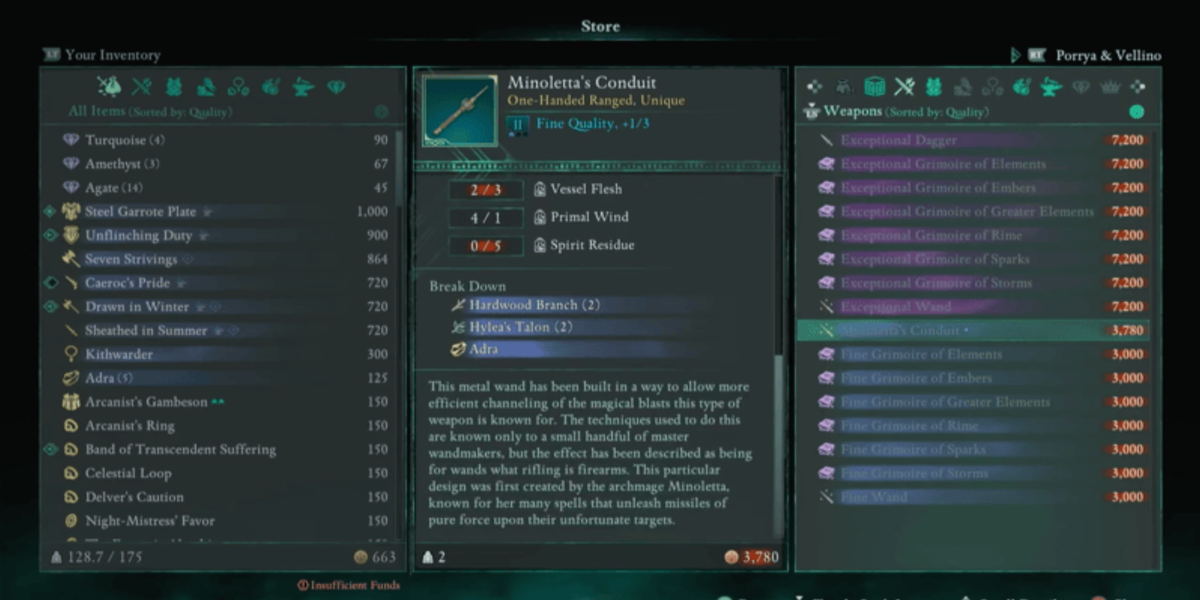Screen dimensions: 1200x600
Task: Choose Arcanist's Gambeson from the list
Action: (x=146, y=402)
